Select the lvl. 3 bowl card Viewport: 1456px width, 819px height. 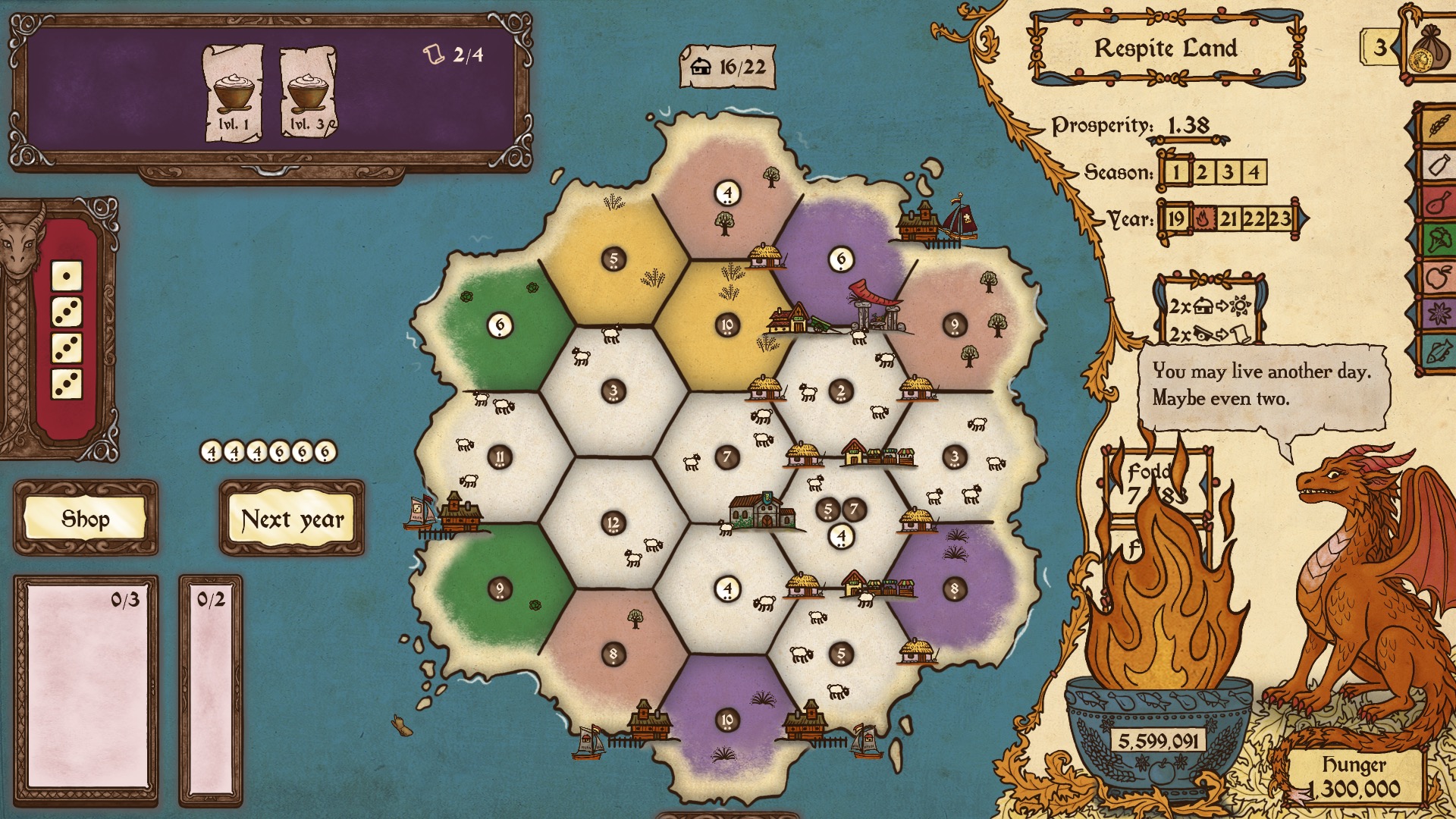pos(309,93)
